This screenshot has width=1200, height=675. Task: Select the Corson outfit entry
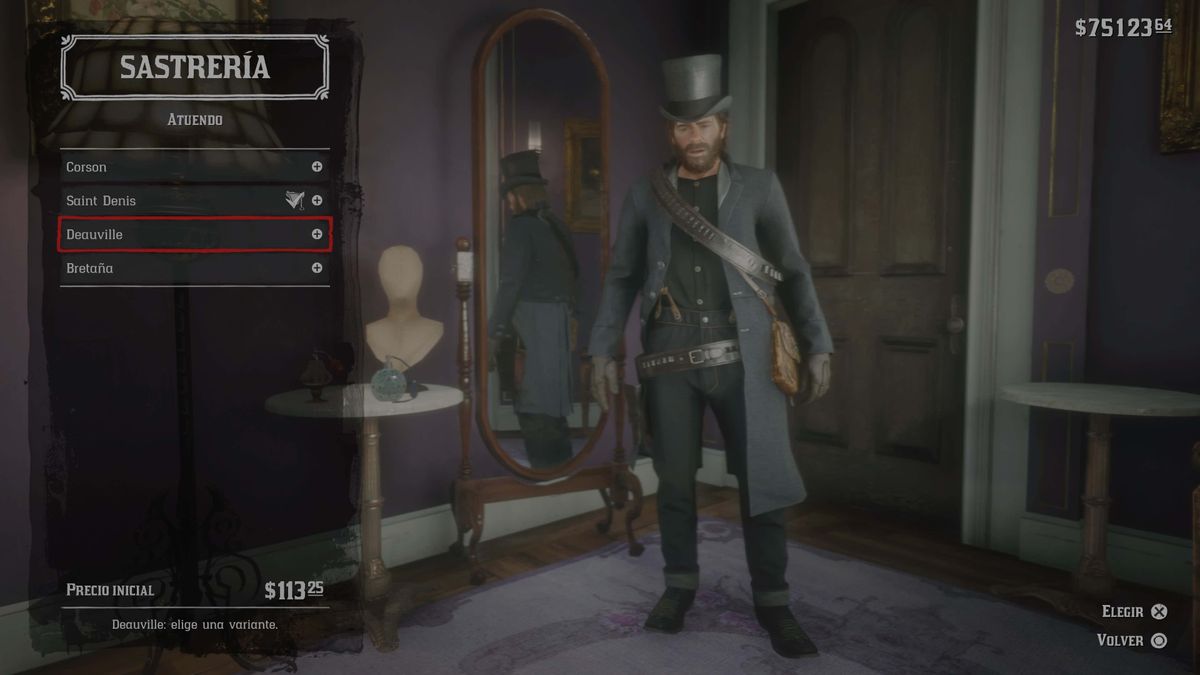[194, 167]
